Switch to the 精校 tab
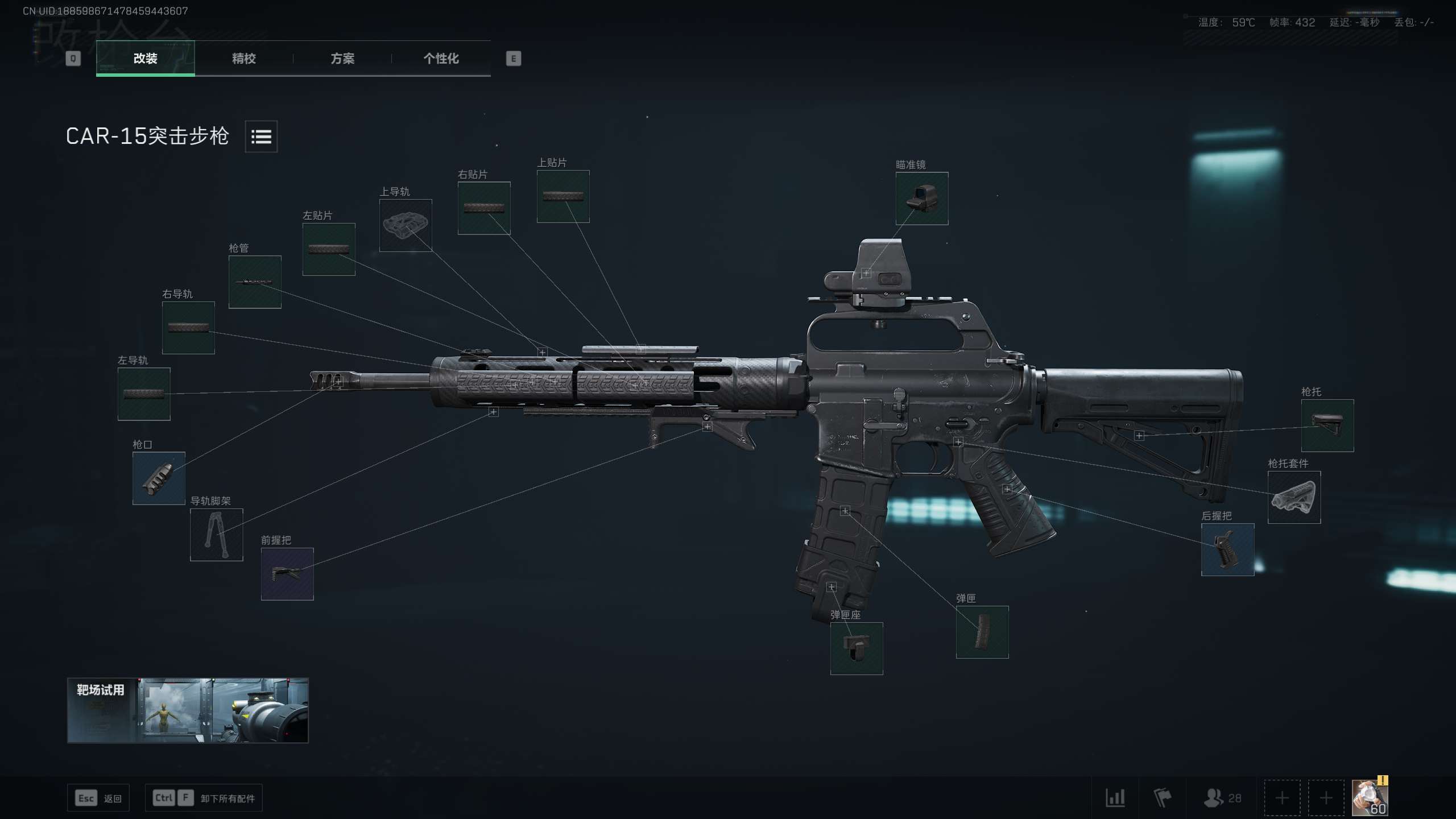This screenshot has width=1456, height=819. (x=244, y=58)
